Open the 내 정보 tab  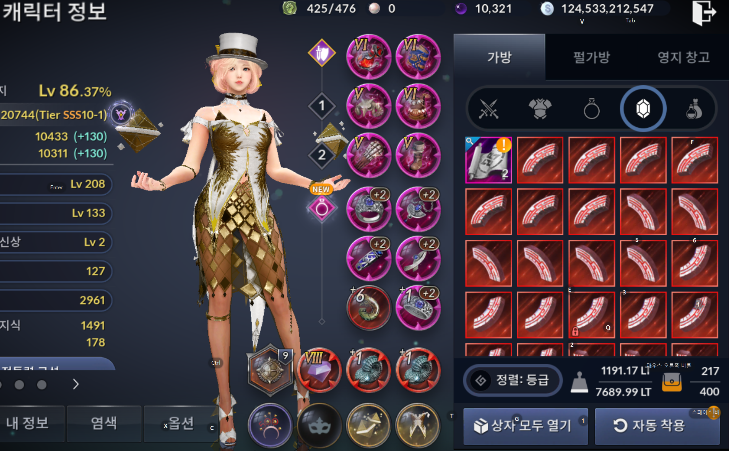(36, 424)
